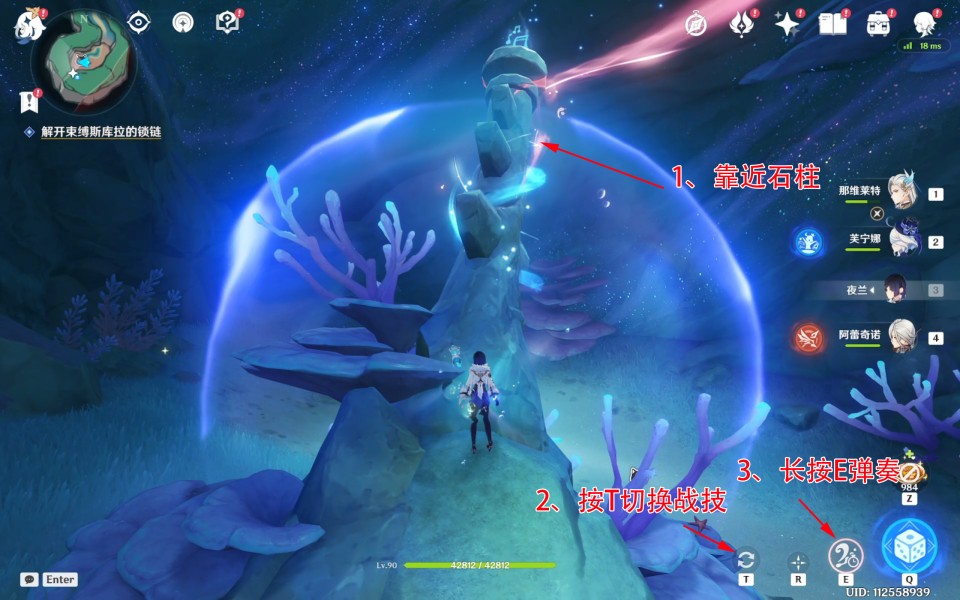Click the circular-arrows skill switch icon
The width and height of the screenshot is (960, 600).
746,560
